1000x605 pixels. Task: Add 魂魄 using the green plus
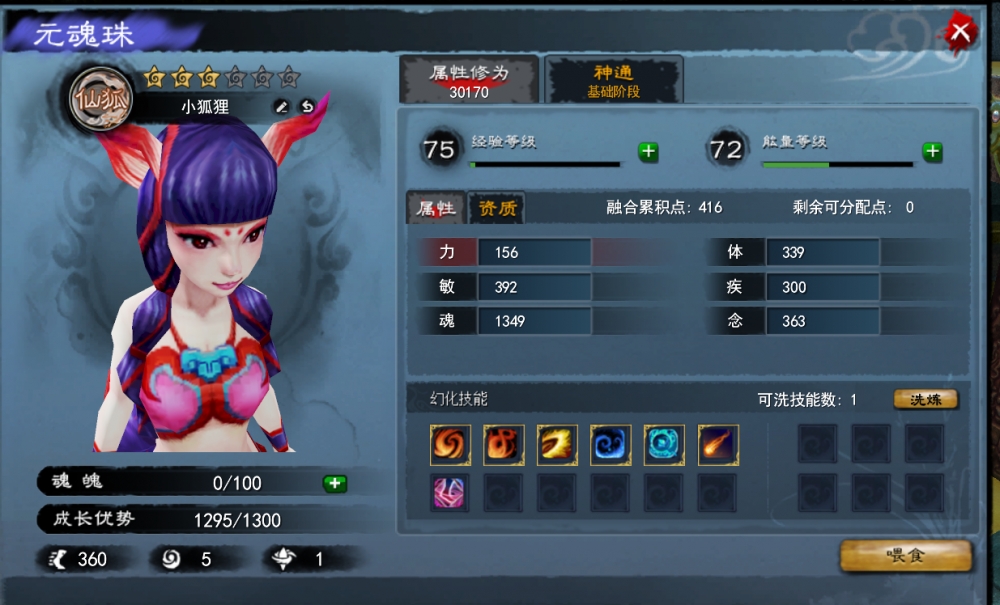pos(335,483)
